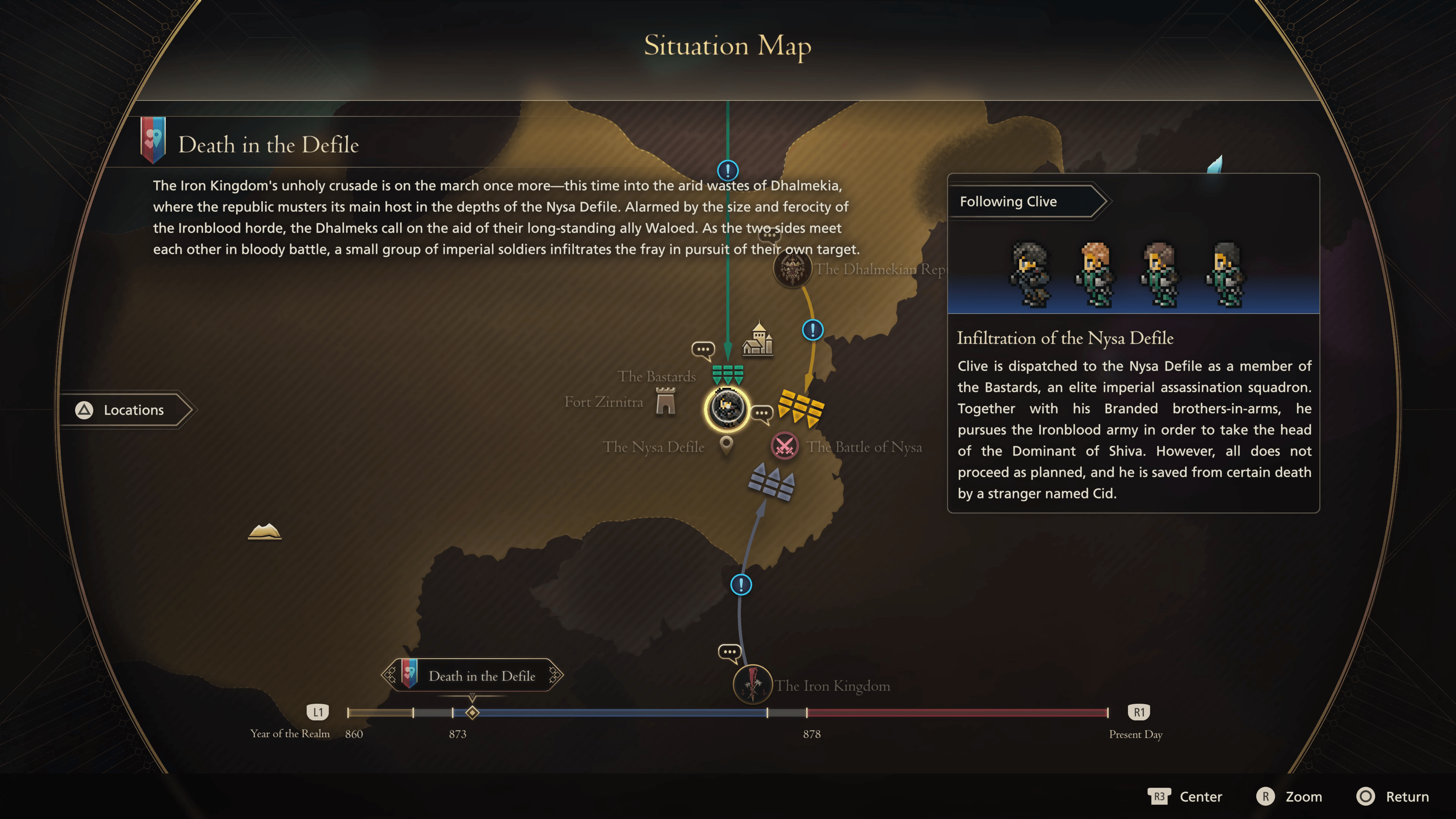The height and width of the screenshot is (819, 1456).
Task: Select the grey Ironblood army banners
Action: pos(772,482)
